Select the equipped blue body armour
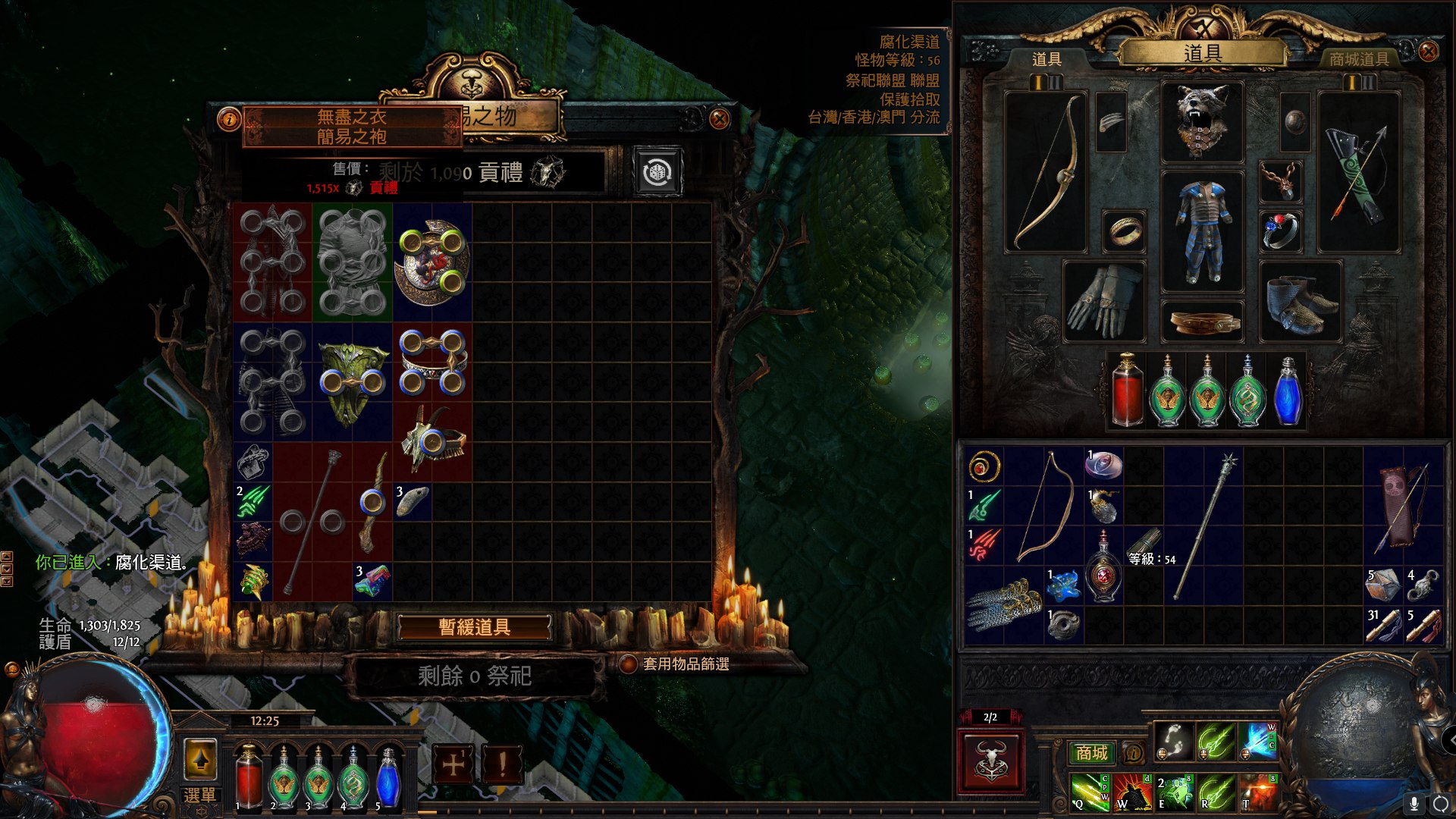 [x=1202, y=233]
